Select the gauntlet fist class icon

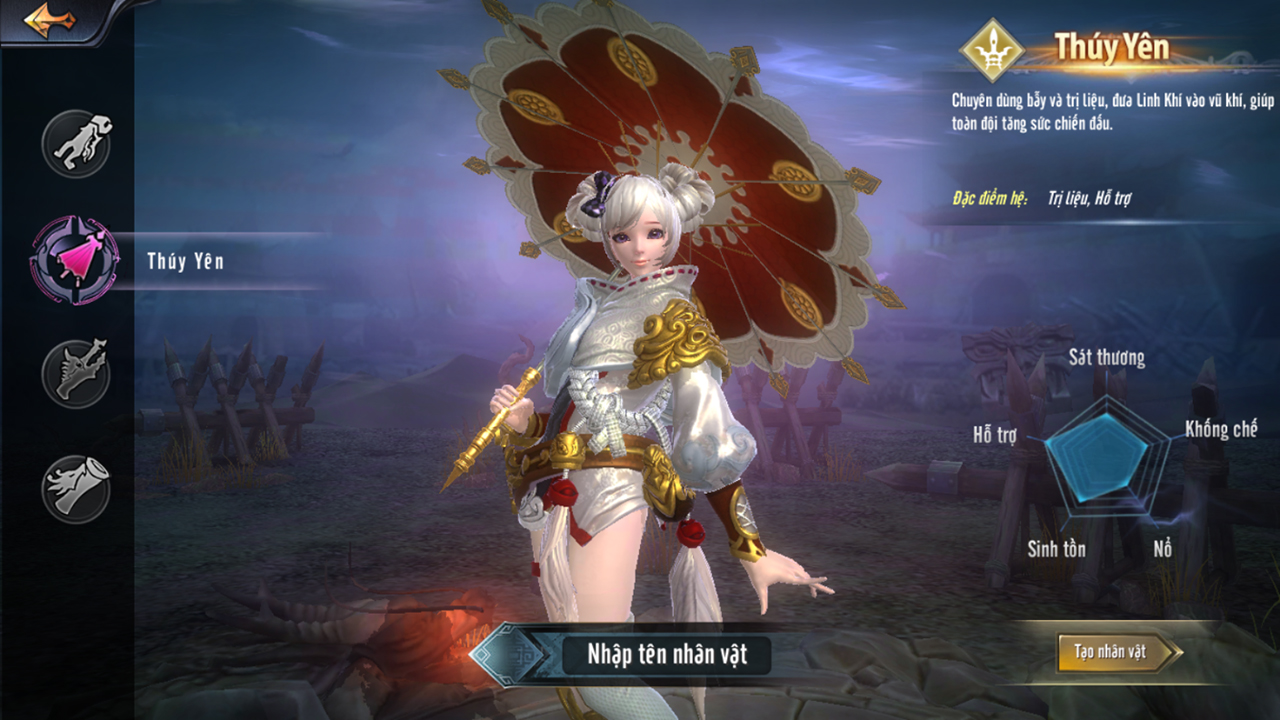pyautogui.click(x=76, y=145)
